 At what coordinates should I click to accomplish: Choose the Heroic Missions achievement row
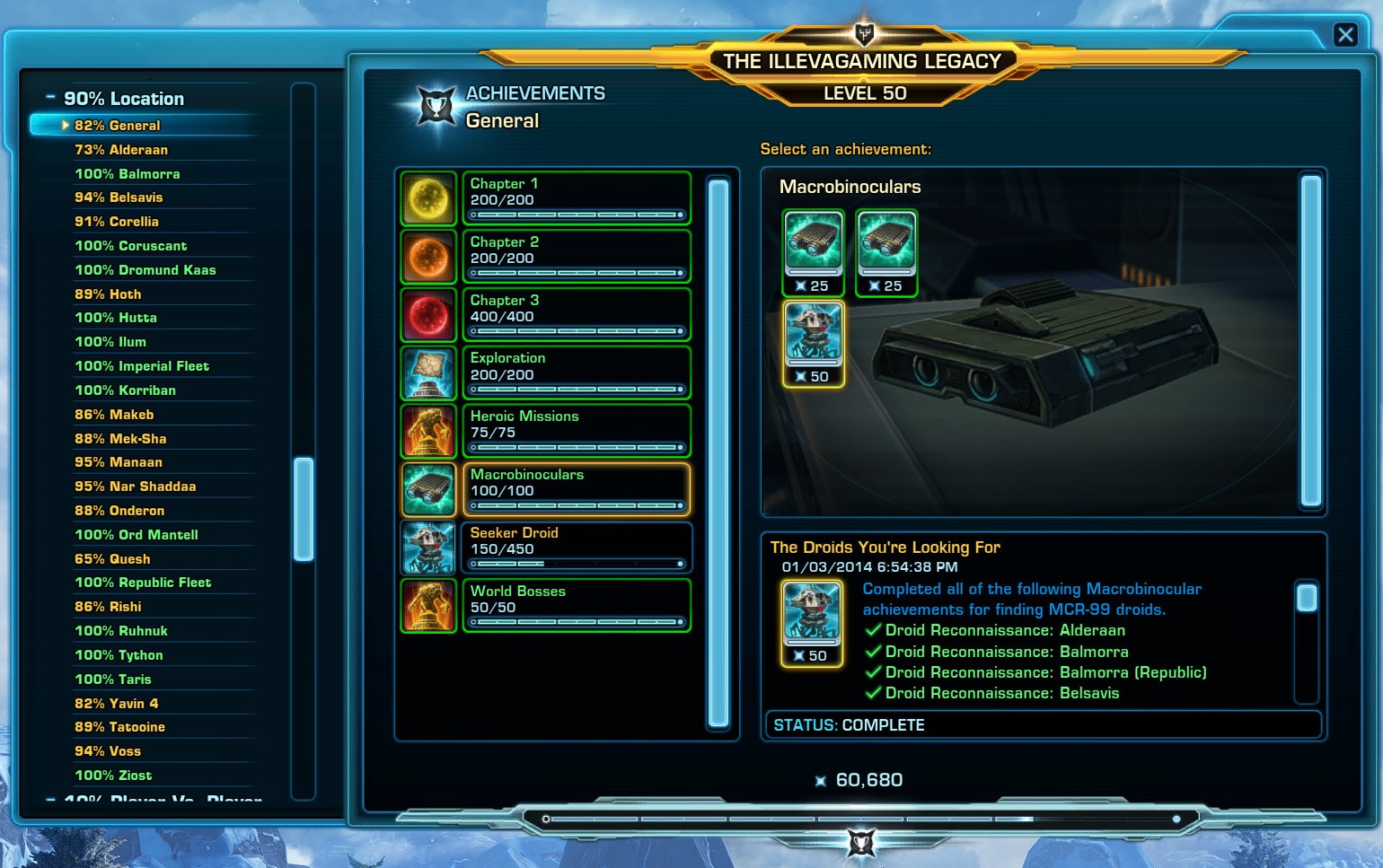[576, 431]
